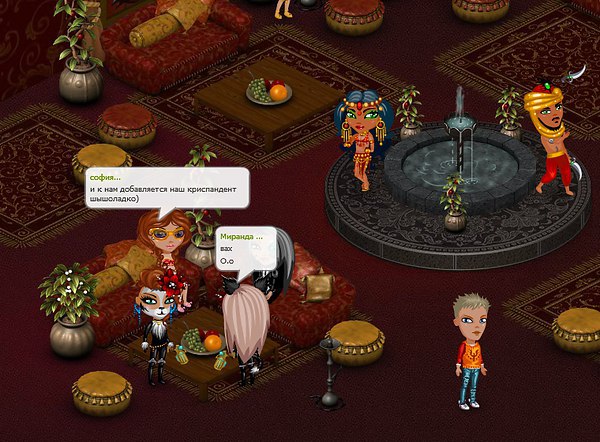
Task: Select Миранда's chat bubble saying "вах"
Action: tap(242, 250)
